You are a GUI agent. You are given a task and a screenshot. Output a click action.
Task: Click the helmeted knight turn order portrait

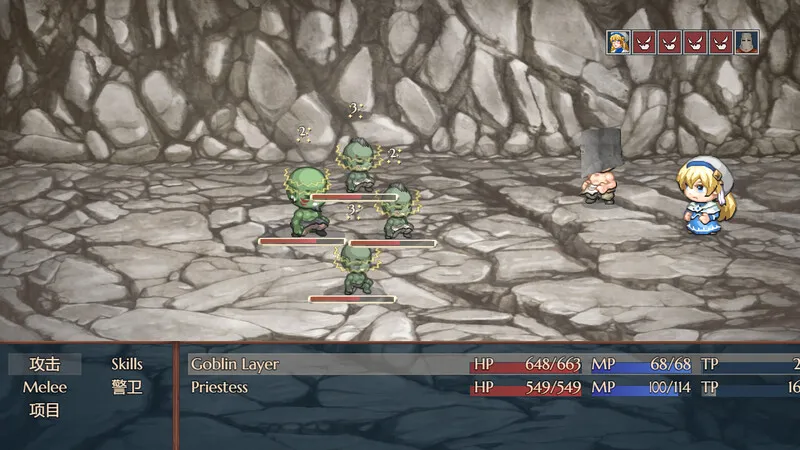click(747, 42)
